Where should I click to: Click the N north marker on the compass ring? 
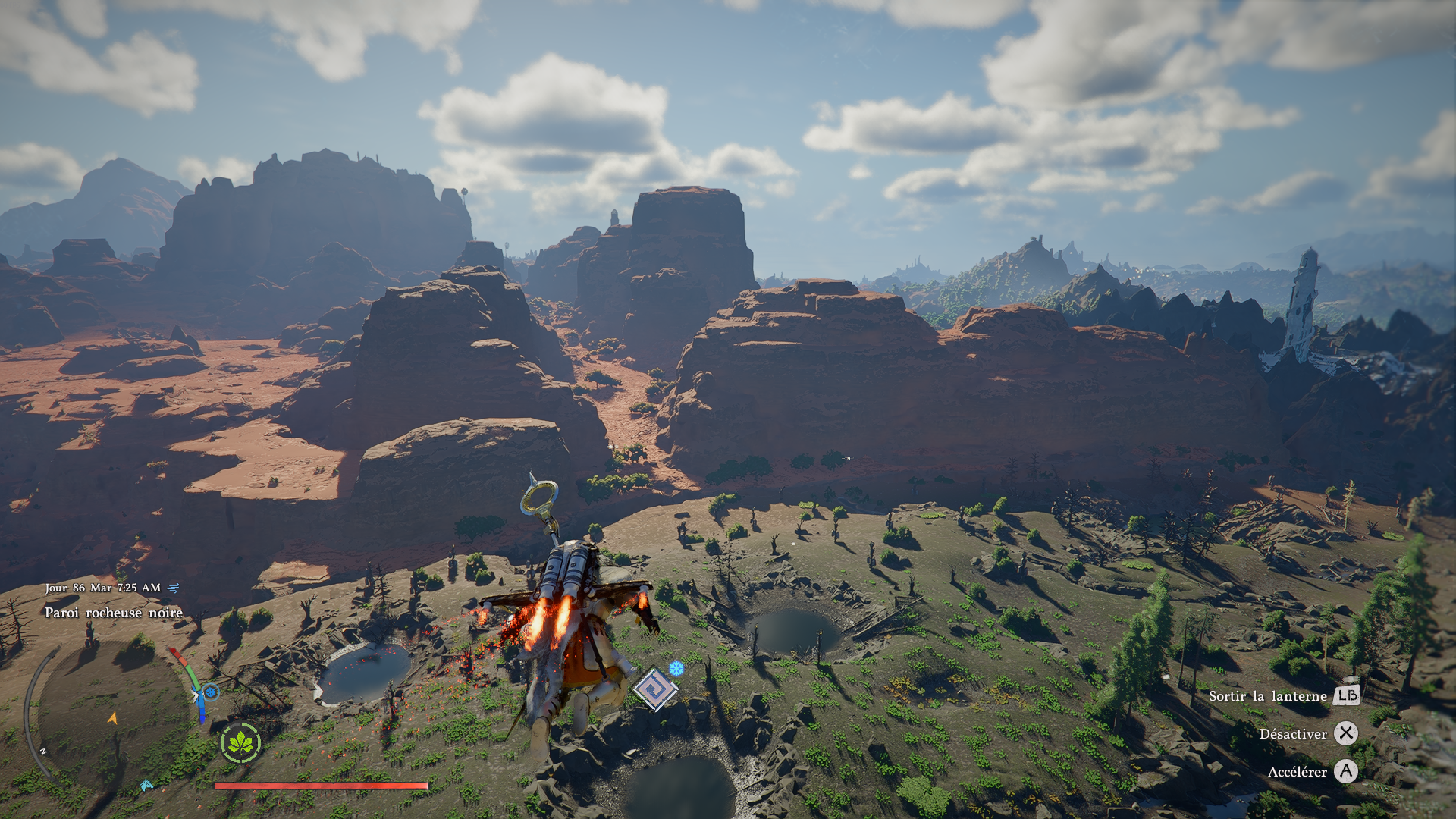[43, 751]
